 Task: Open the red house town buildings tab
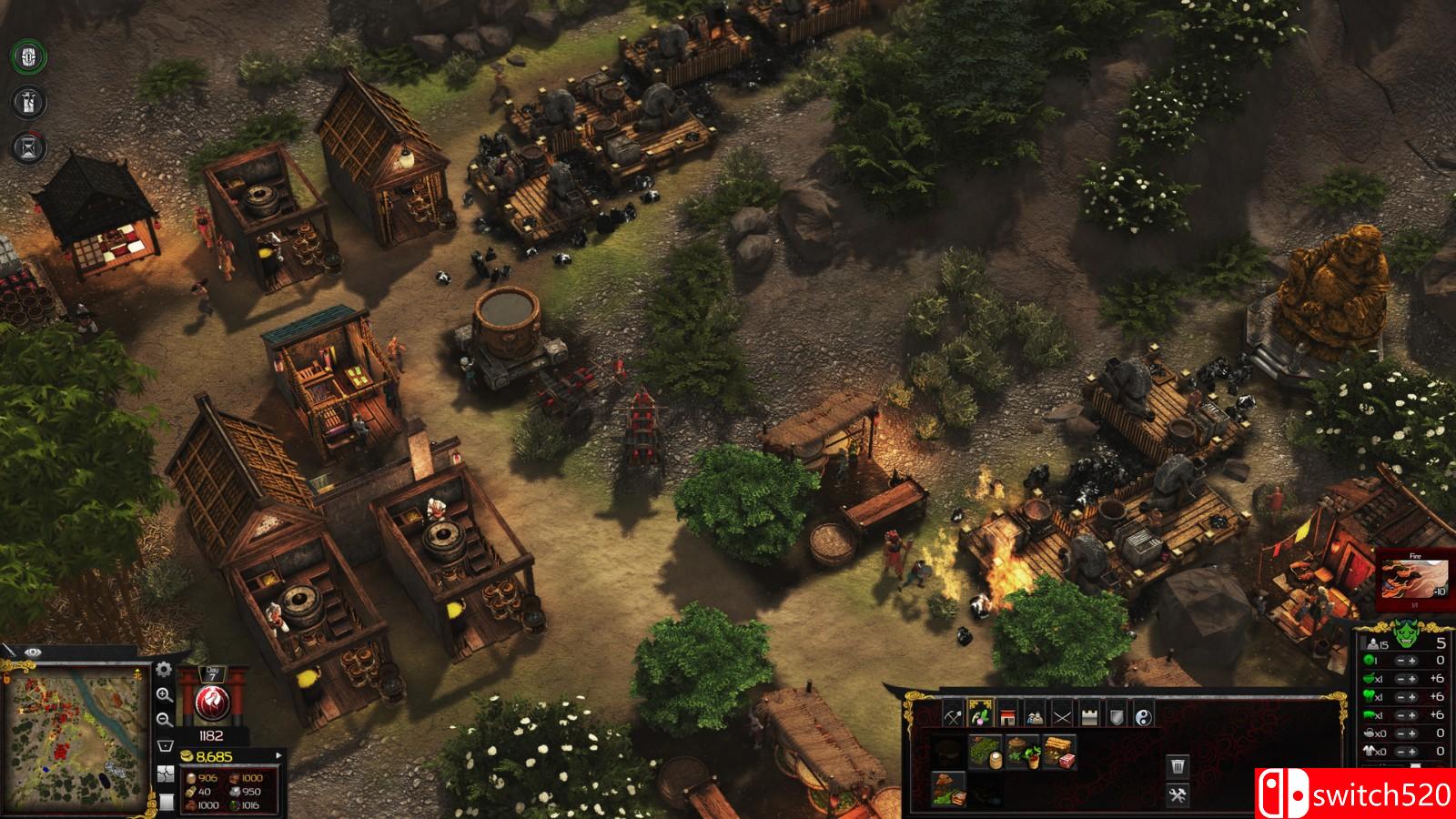(1007, 715)
